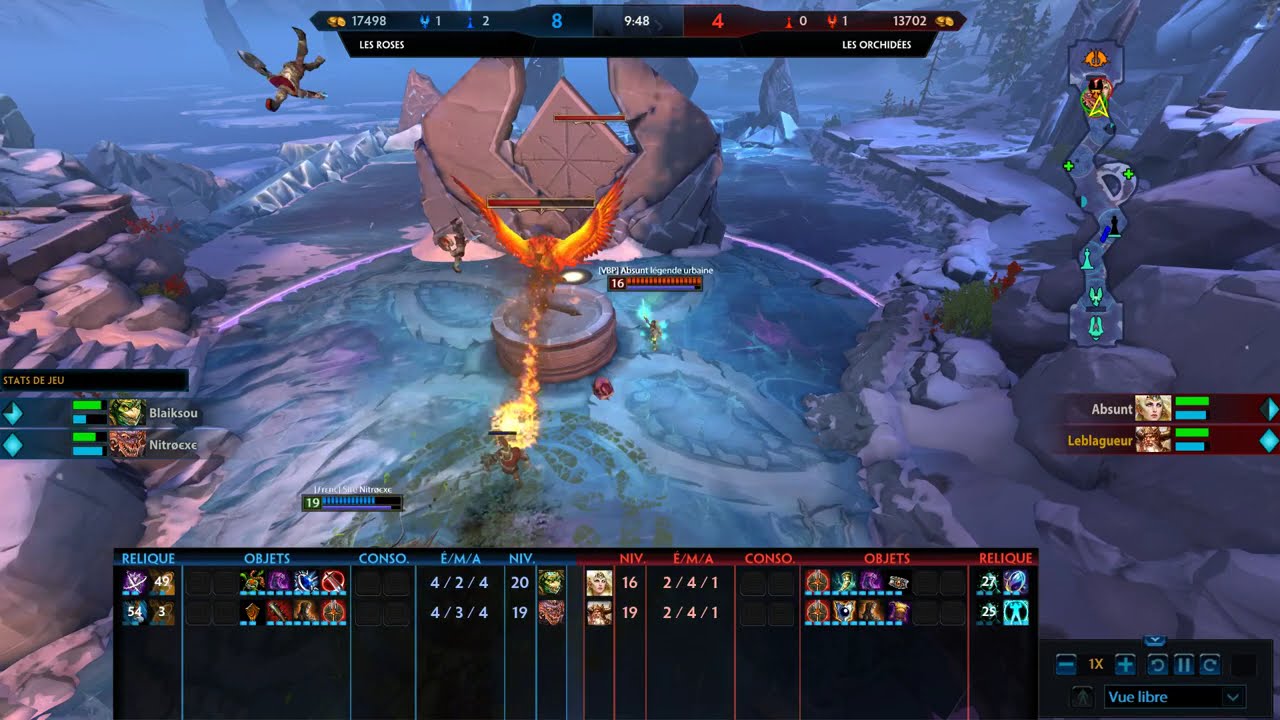Image resolution: width=1280 pixels, height=720 pixels.
Task: Click the cyan diamond beside Blaiksou
Action: pyautogui.click(x=12, y=412)
